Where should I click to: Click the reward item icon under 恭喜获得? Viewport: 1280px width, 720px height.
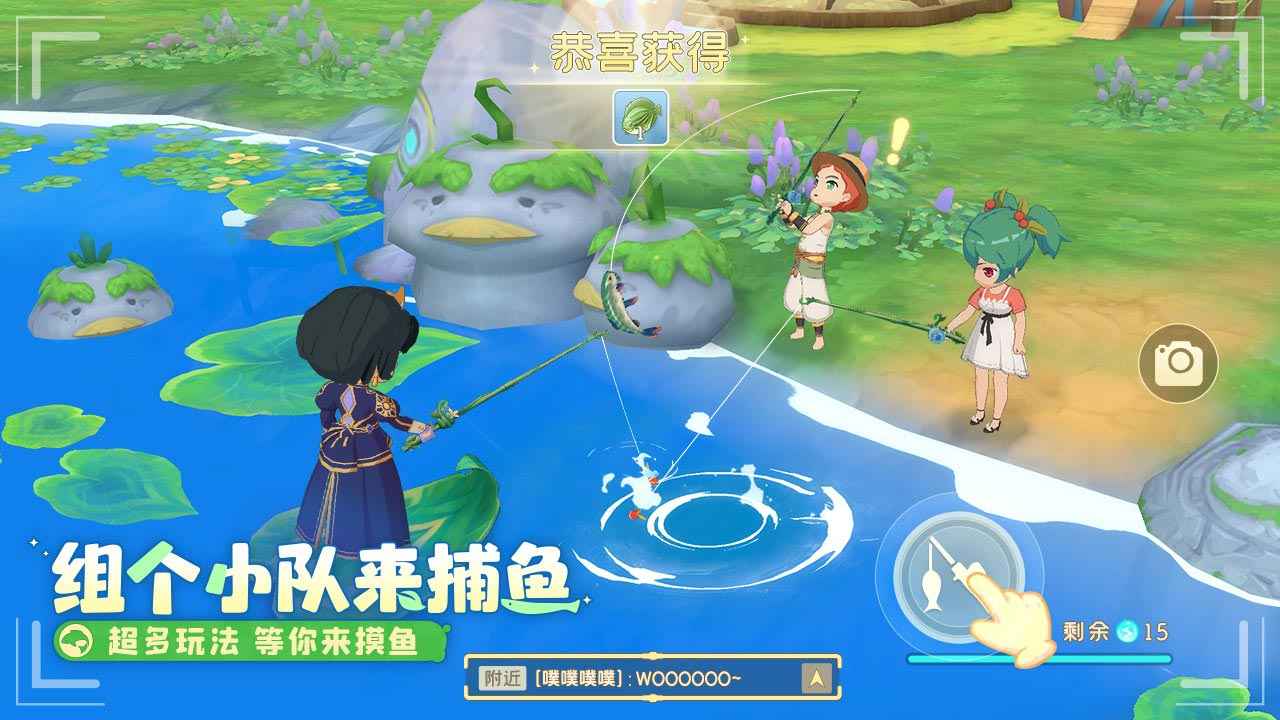click(640, 118)
